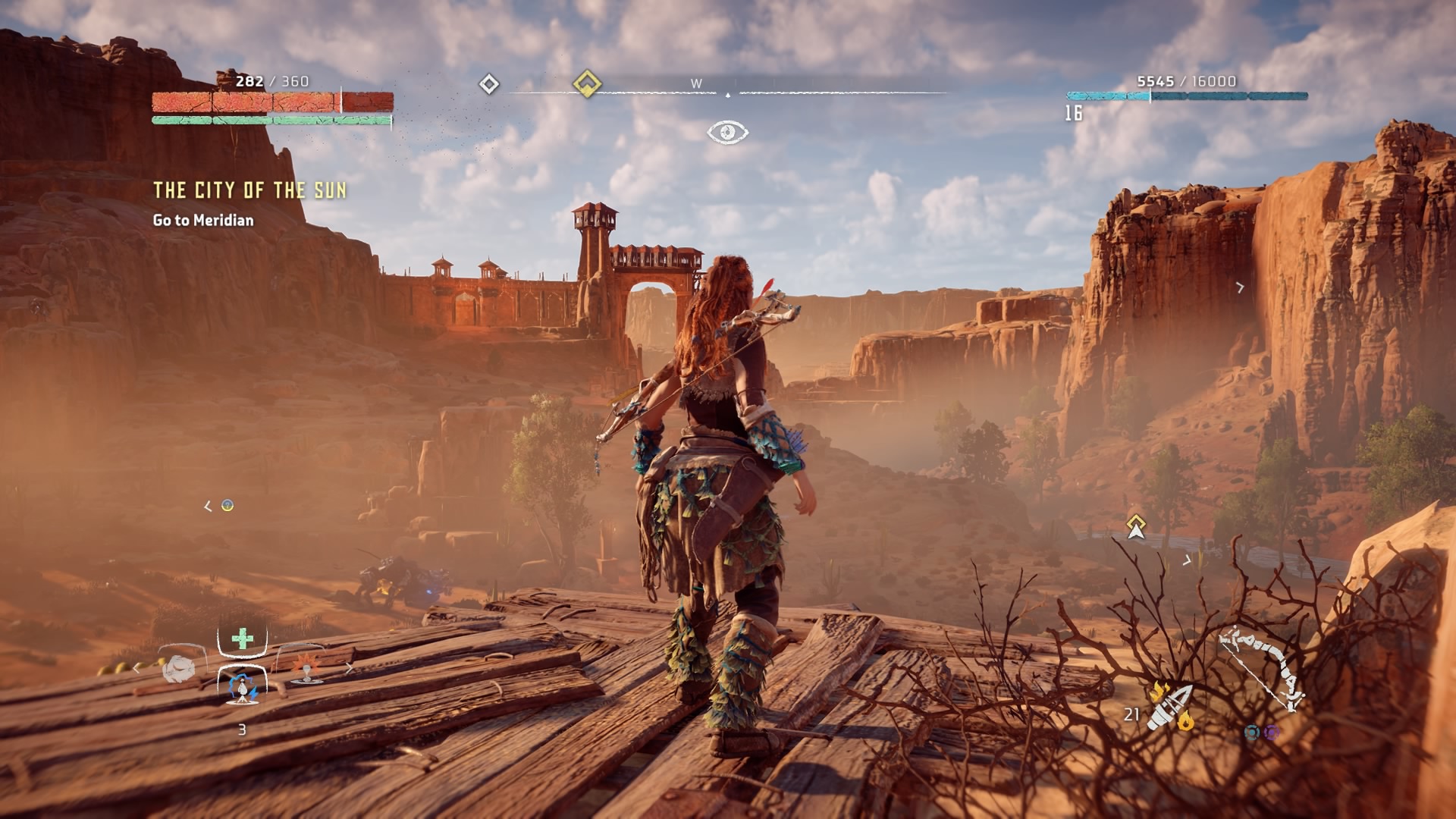This screenshot has width=1456, height=819.
Task: Click the equipped bow weapon icon
Action: 1263,669
